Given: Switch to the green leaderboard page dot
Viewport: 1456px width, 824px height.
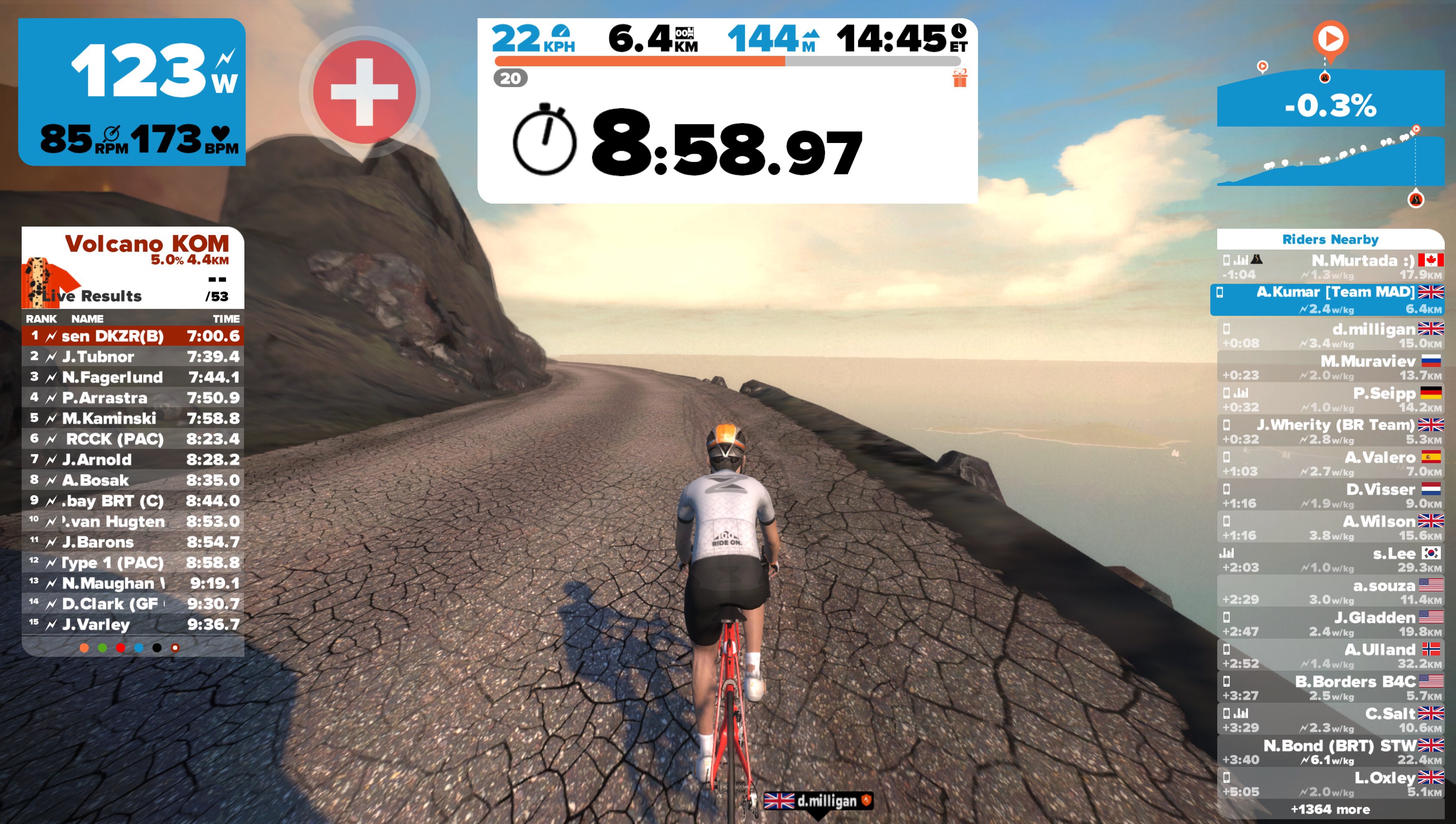Looking at the screenshot, I should pos(102,648).
